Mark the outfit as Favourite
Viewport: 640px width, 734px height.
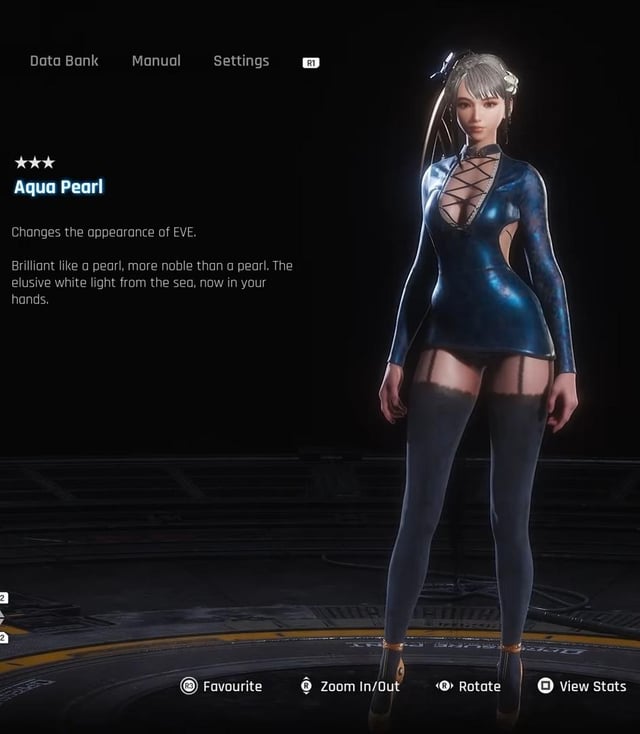221,686
